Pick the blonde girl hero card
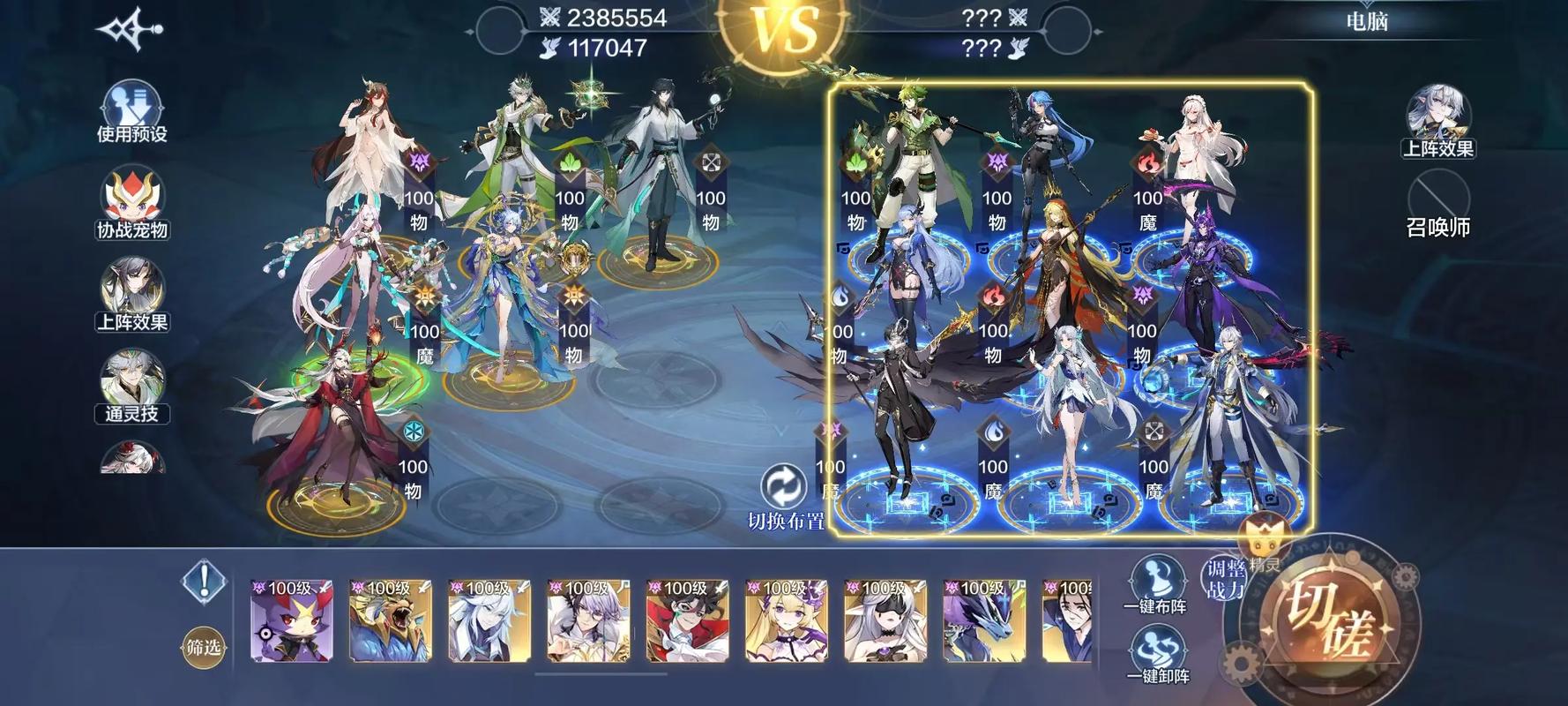 point(786,621)
